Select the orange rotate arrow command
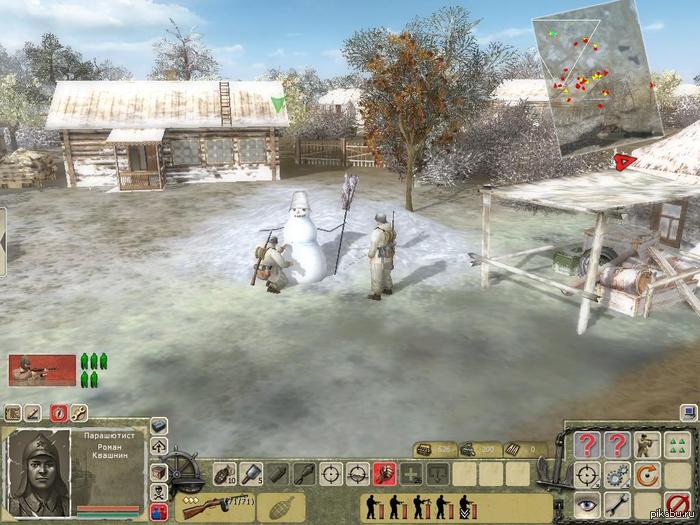700x525 pixels. click(x=648, y=475)
